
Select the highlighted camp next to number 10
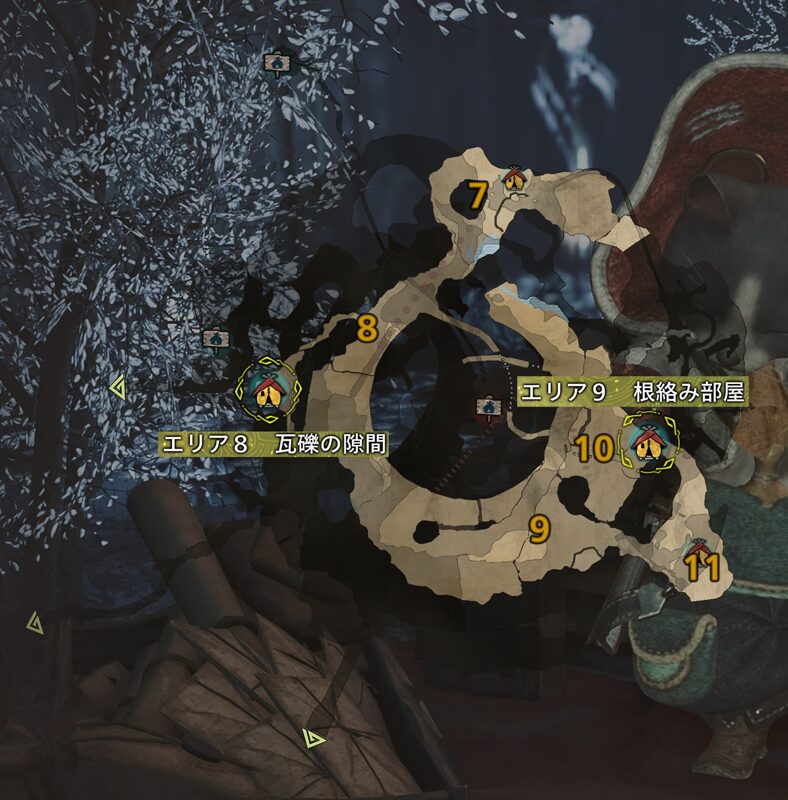click(x=647, y=442)
